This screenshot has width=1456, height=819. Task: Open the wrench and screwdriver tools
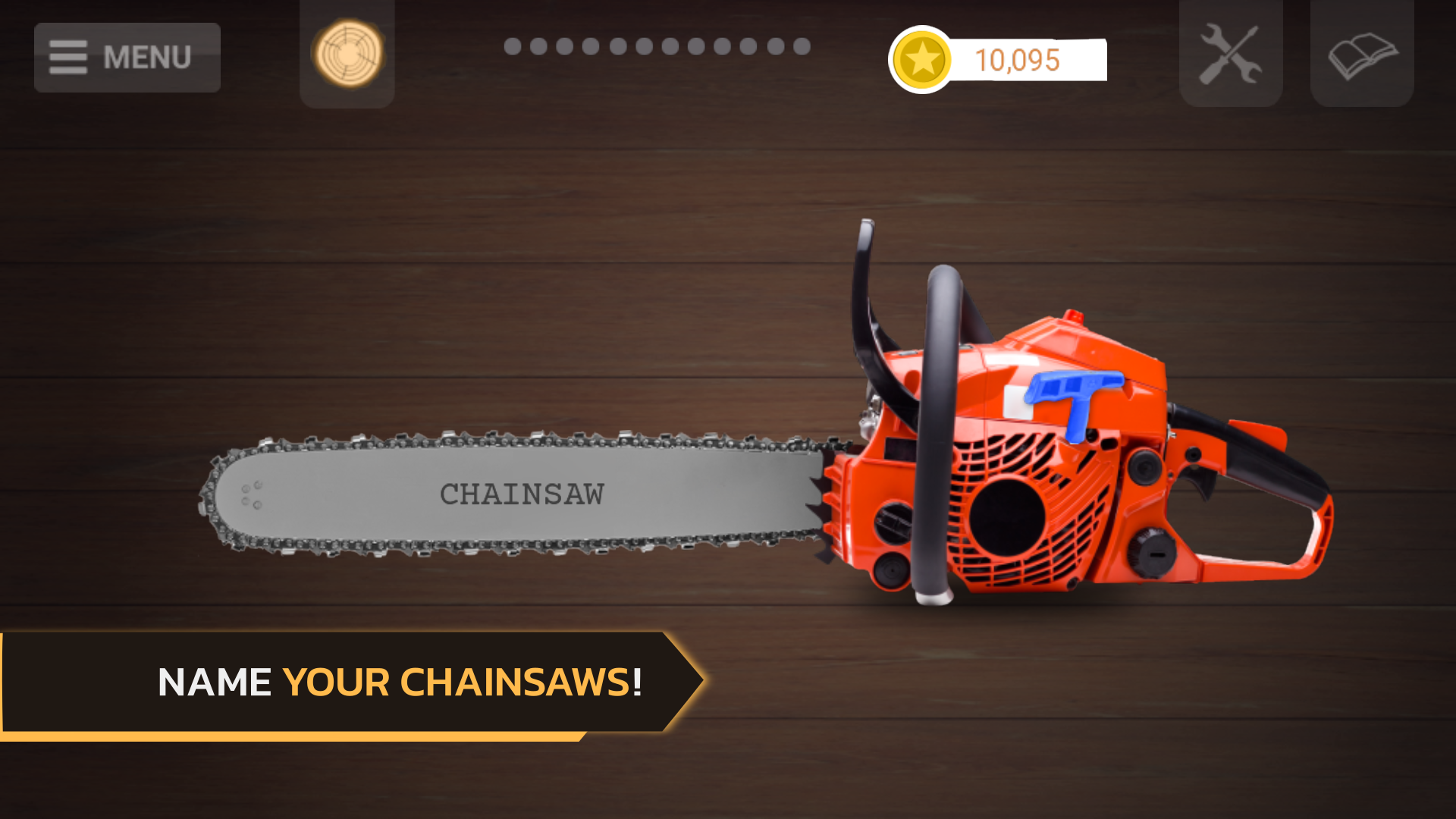[x=1230, y=54]
